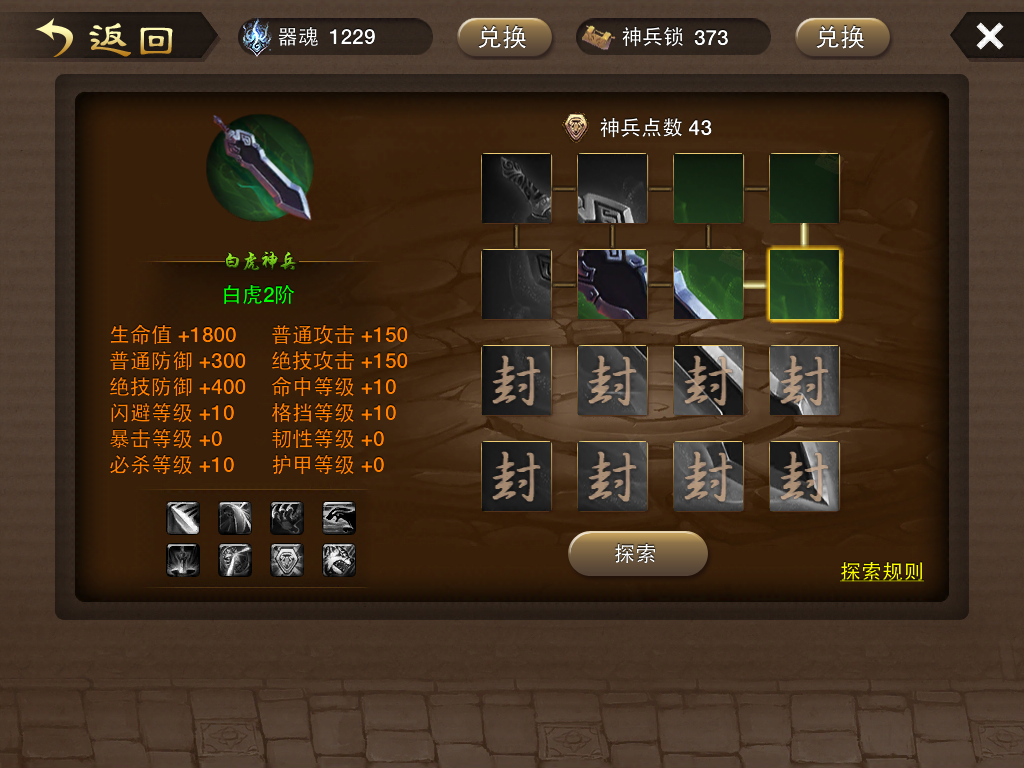
Task: Select the black leaping beast skill icon
Action: [339, 518]
